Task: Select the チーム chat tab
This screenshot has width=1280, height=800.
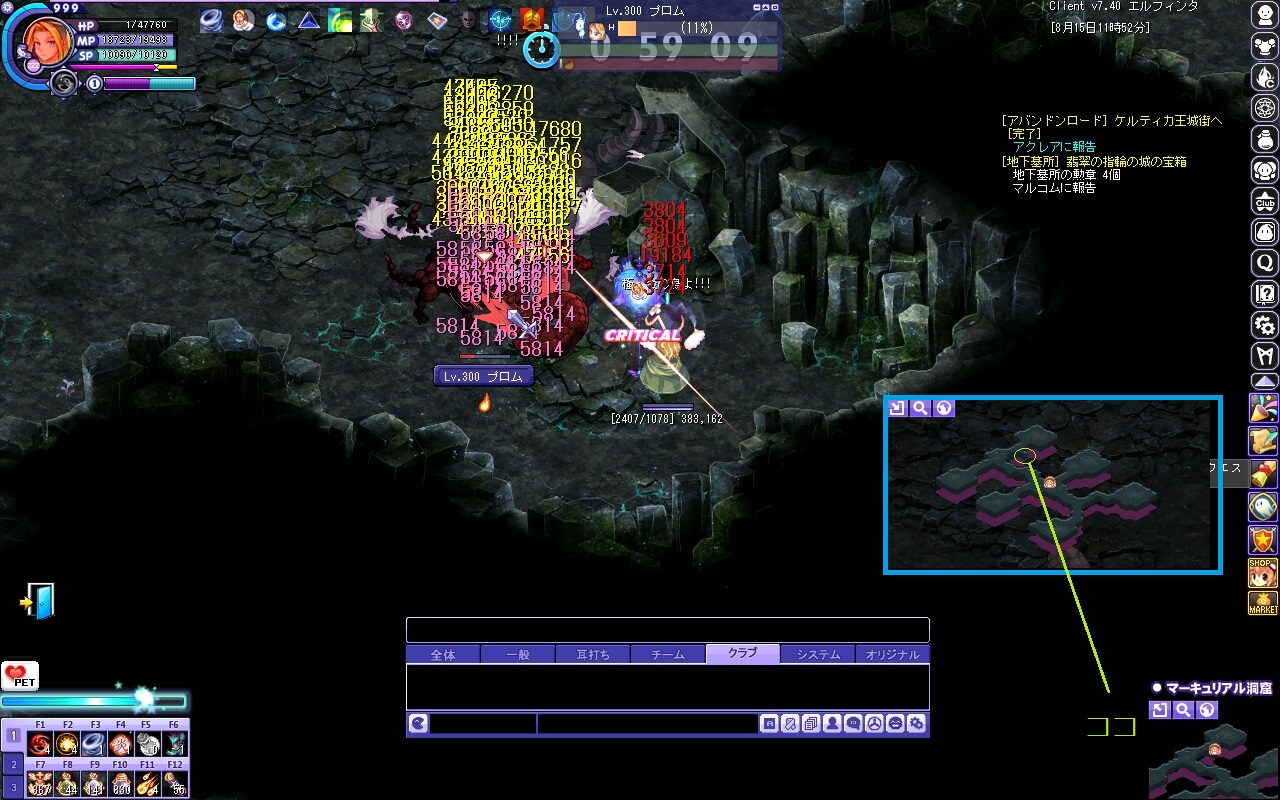Action: (x=668, y=655)
